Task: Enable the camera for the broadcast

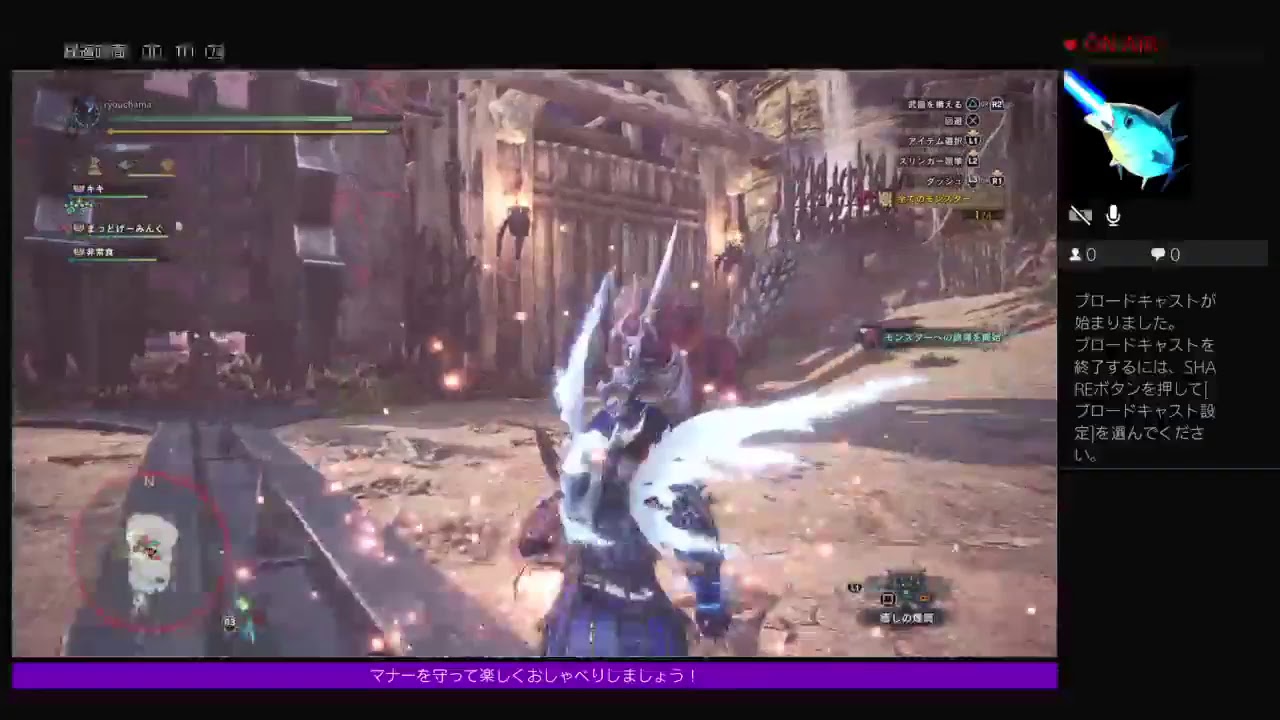Action: point(1081,215)
